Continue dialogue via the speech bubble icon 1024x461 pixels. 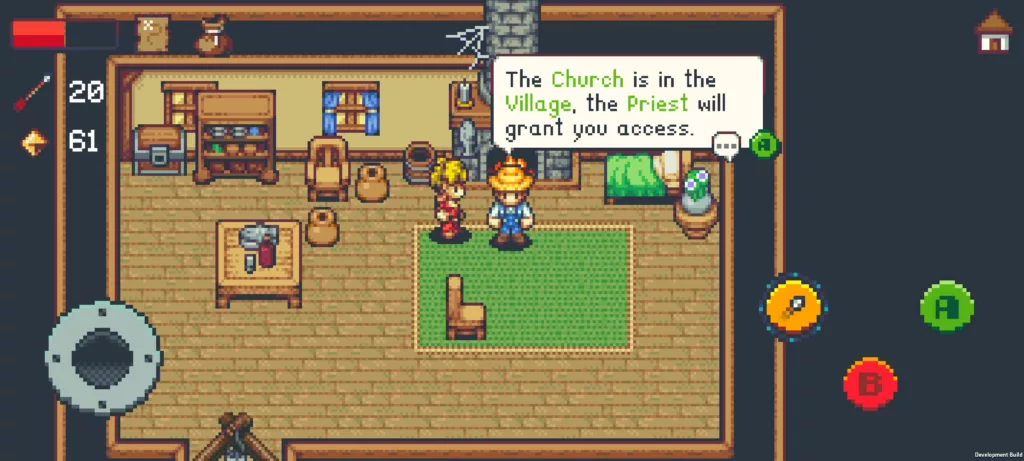click(726, 145)
